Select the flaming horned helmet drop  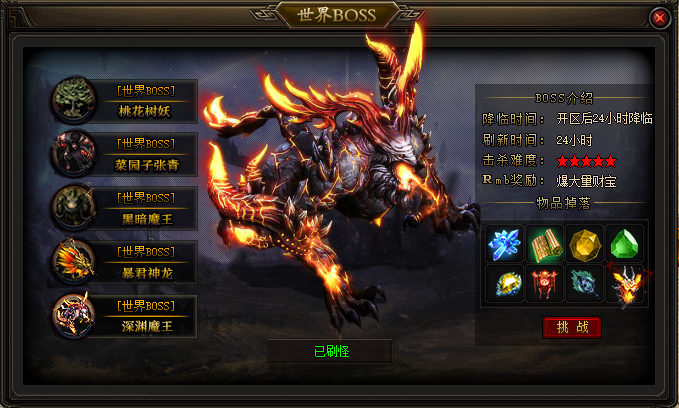[624, 284]
